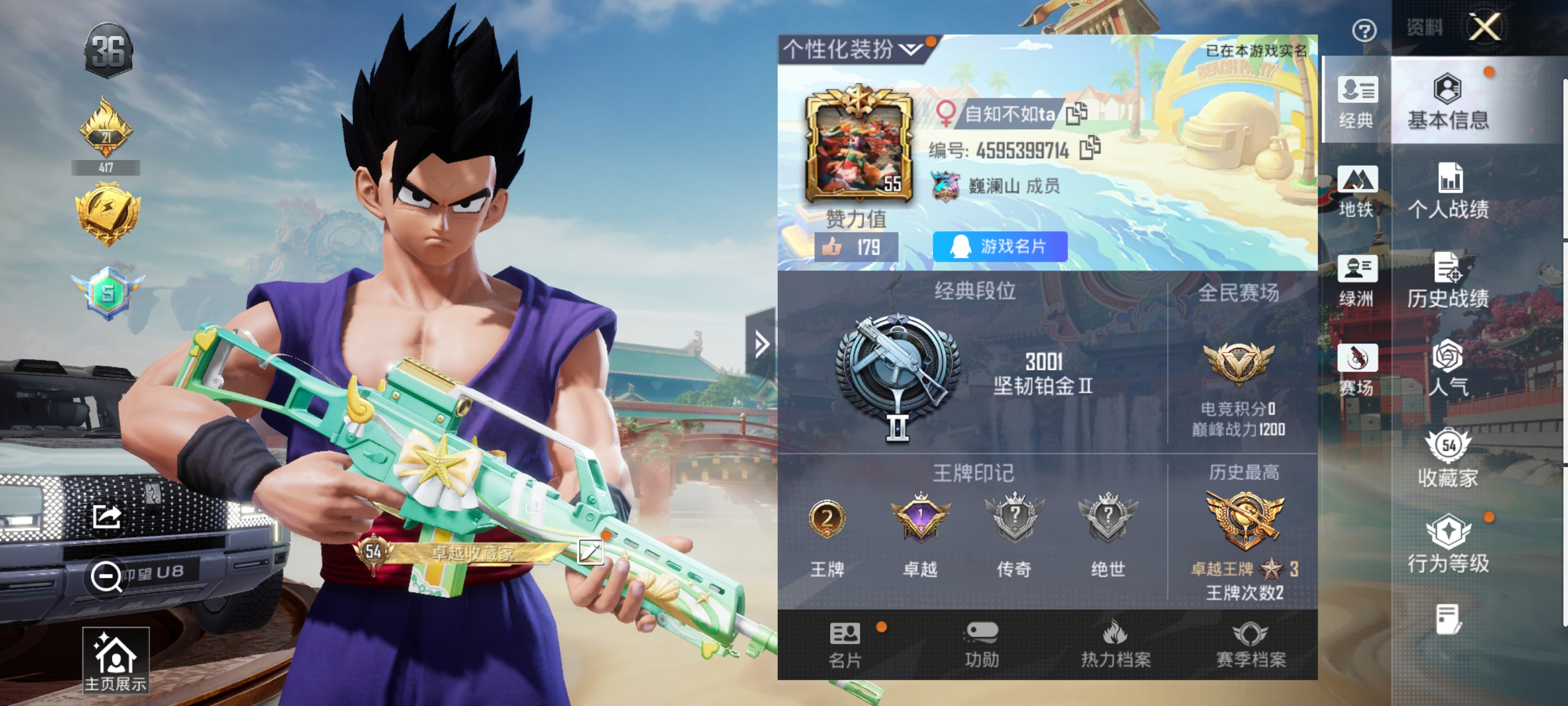Click the 主页展示 homepage display button

click(x=116, y=662)
